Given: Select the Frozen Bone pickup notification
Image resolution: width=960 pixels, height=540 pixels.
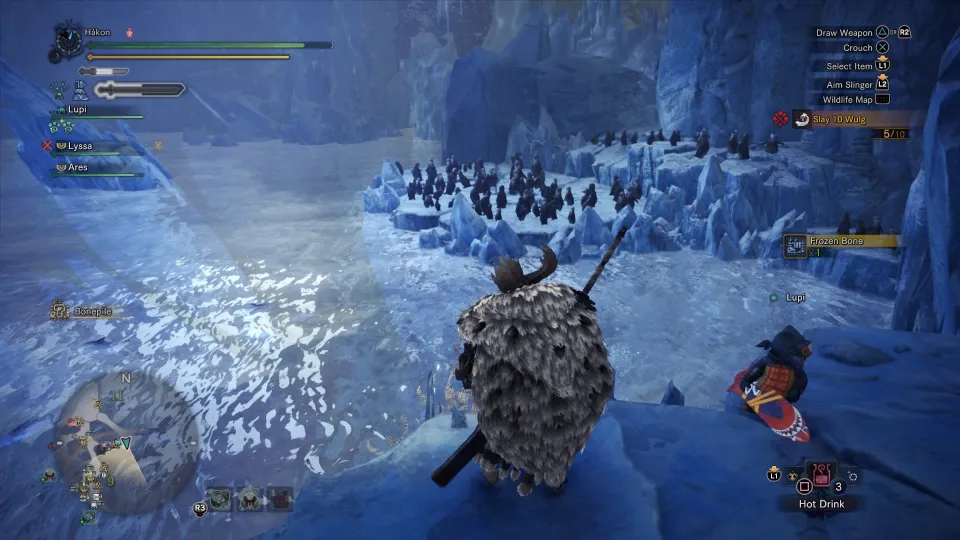Looking at the screenshot, I should coord(838,241).
